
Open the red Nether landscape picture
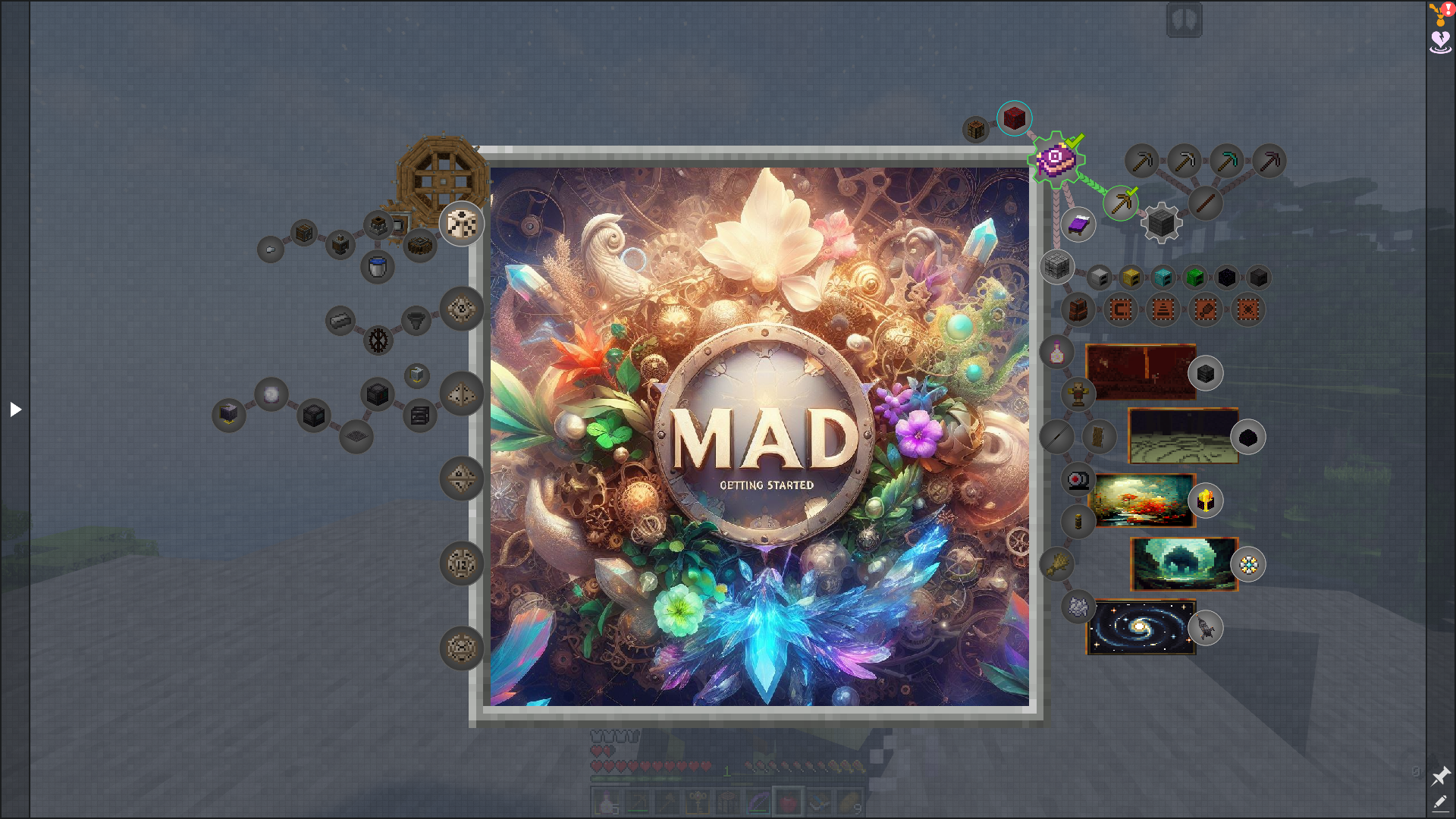(x=1141, y=372)
